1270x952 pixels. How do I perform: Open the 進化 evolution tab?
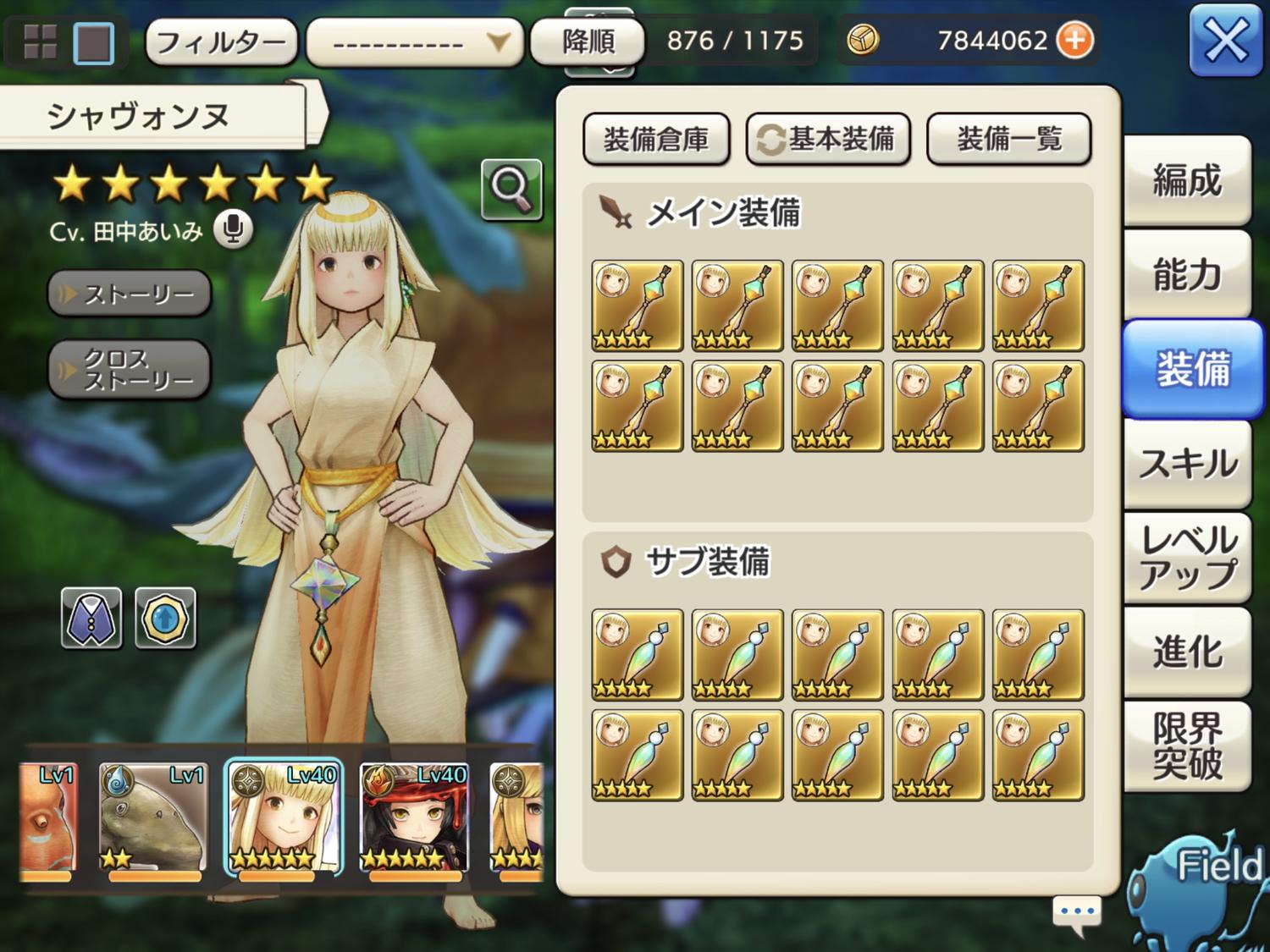1187,652
